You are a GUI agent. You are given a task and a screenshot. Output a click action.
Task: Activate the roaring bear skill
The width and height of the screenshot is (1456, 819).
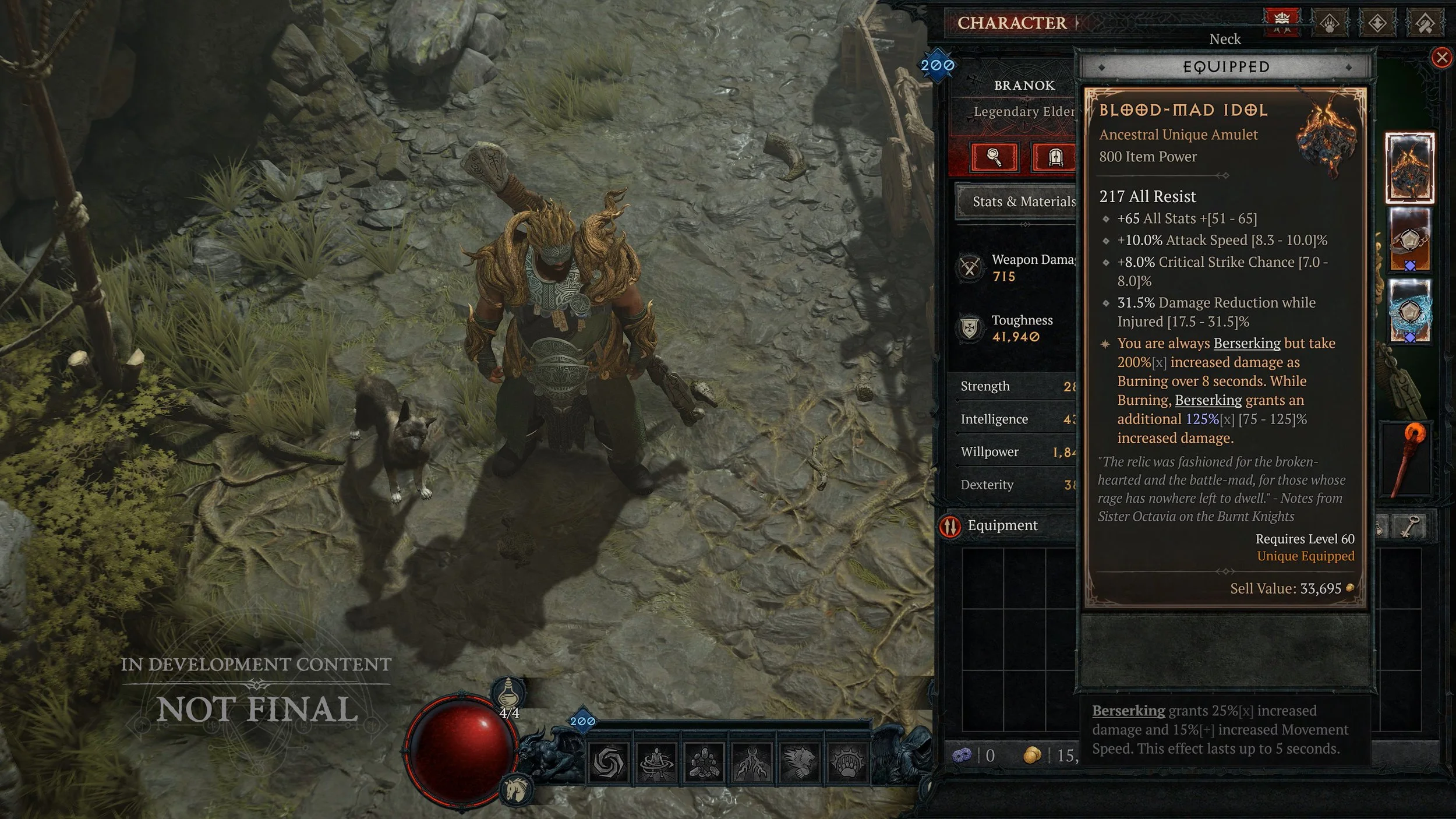pos(799,762)
